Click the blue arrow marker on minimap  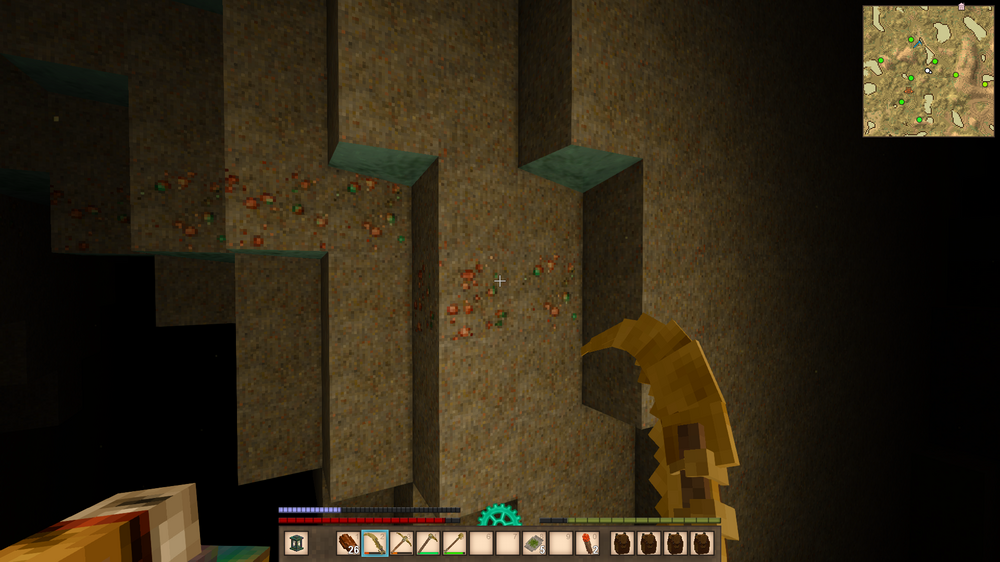(919, 43)
